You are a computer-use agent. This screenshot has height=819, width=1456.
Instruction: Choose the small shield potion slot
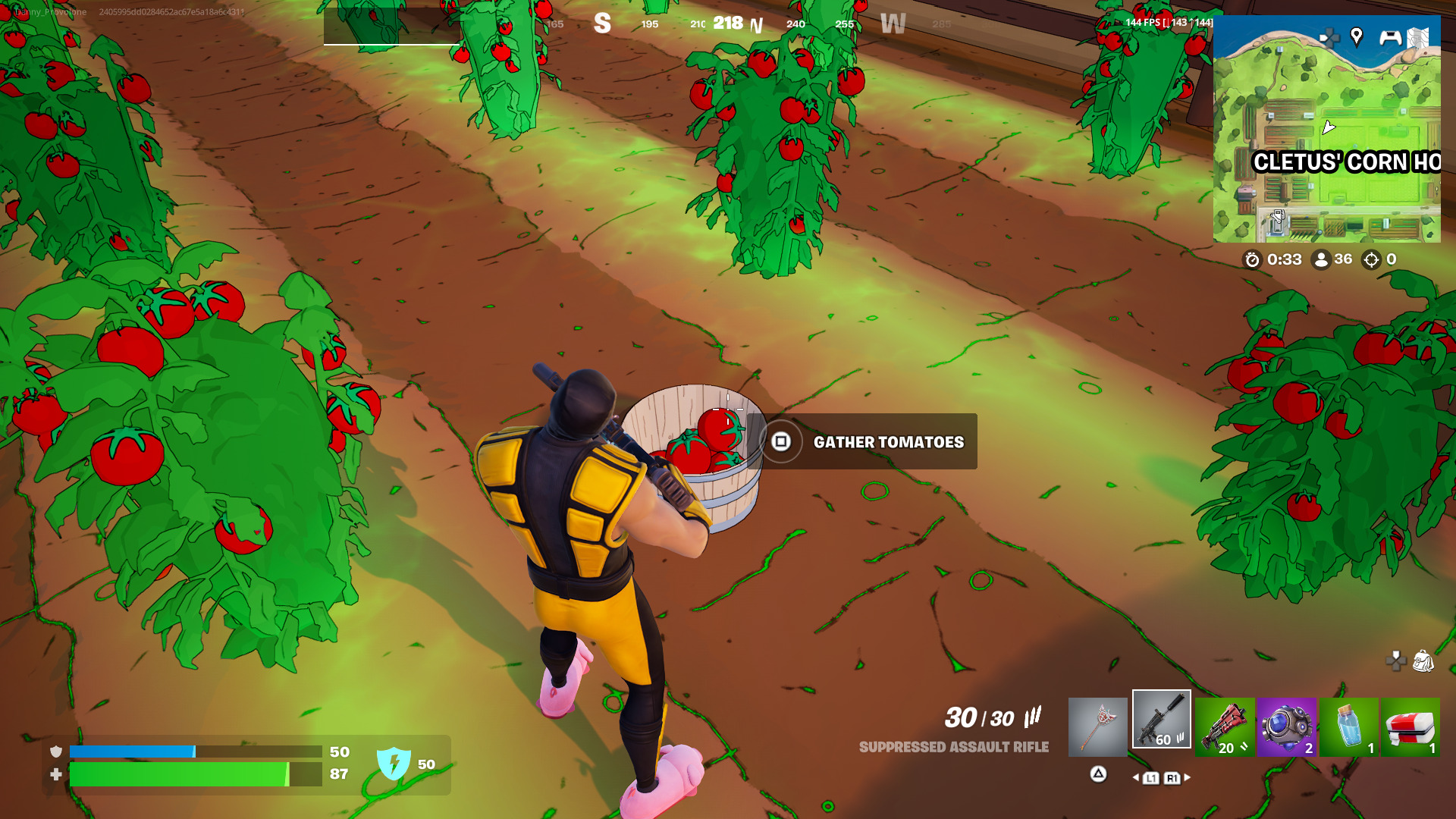1348,727
